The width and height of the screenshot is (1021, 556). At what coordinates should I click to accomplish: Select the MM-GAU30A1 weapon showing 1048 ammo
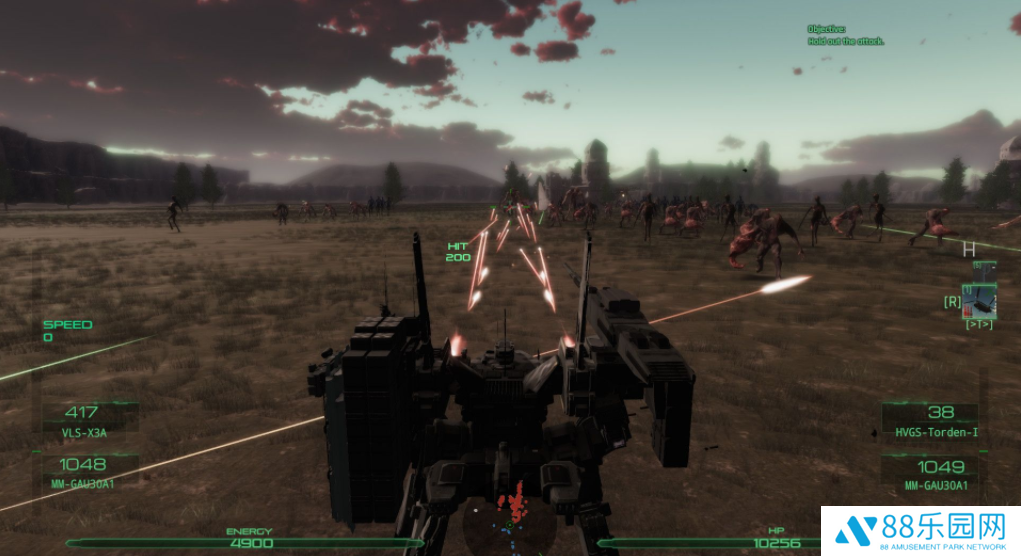[x=84, y=471]
